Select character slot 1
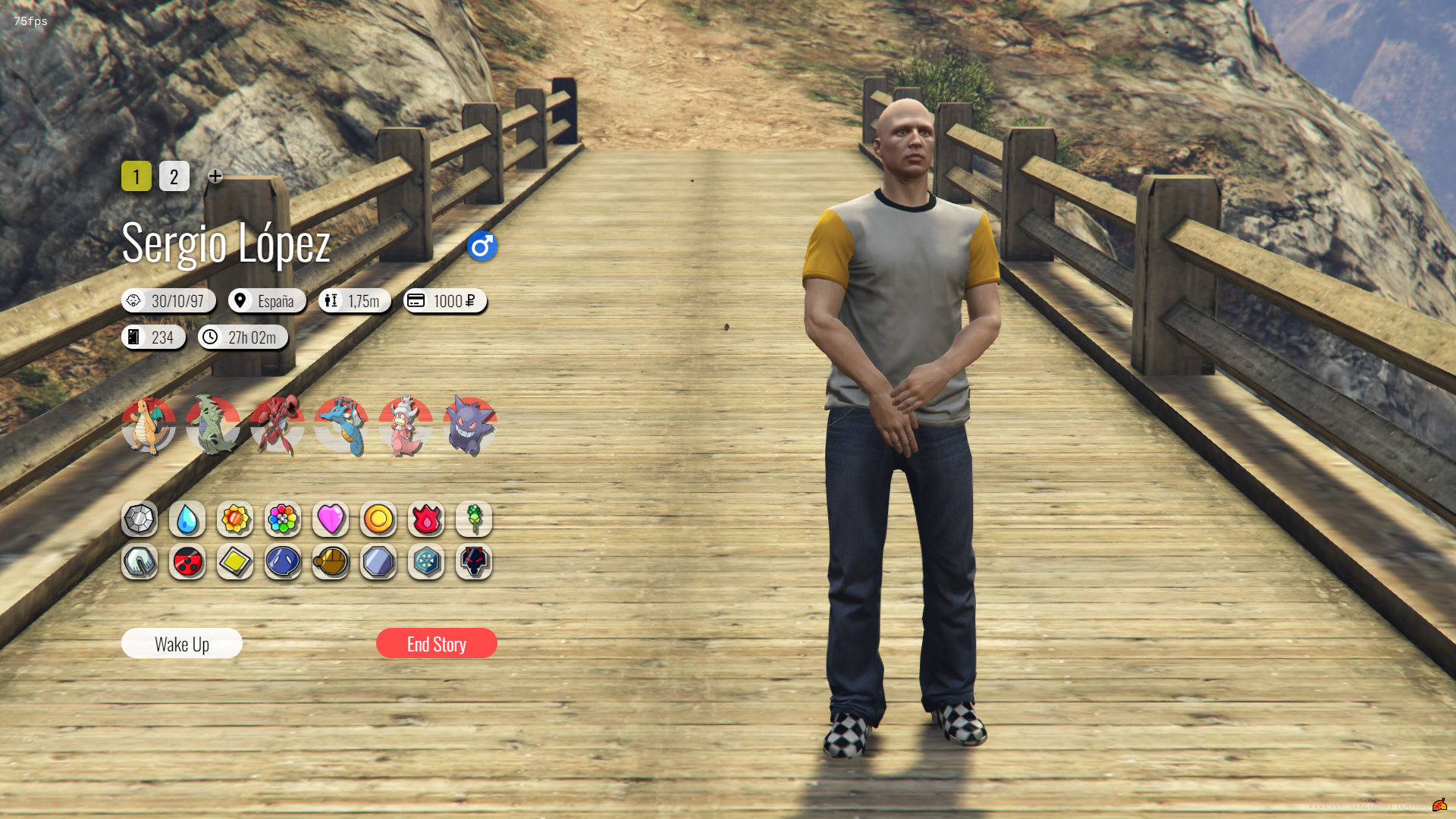The image size is (1456, 819). click(136, 177)
